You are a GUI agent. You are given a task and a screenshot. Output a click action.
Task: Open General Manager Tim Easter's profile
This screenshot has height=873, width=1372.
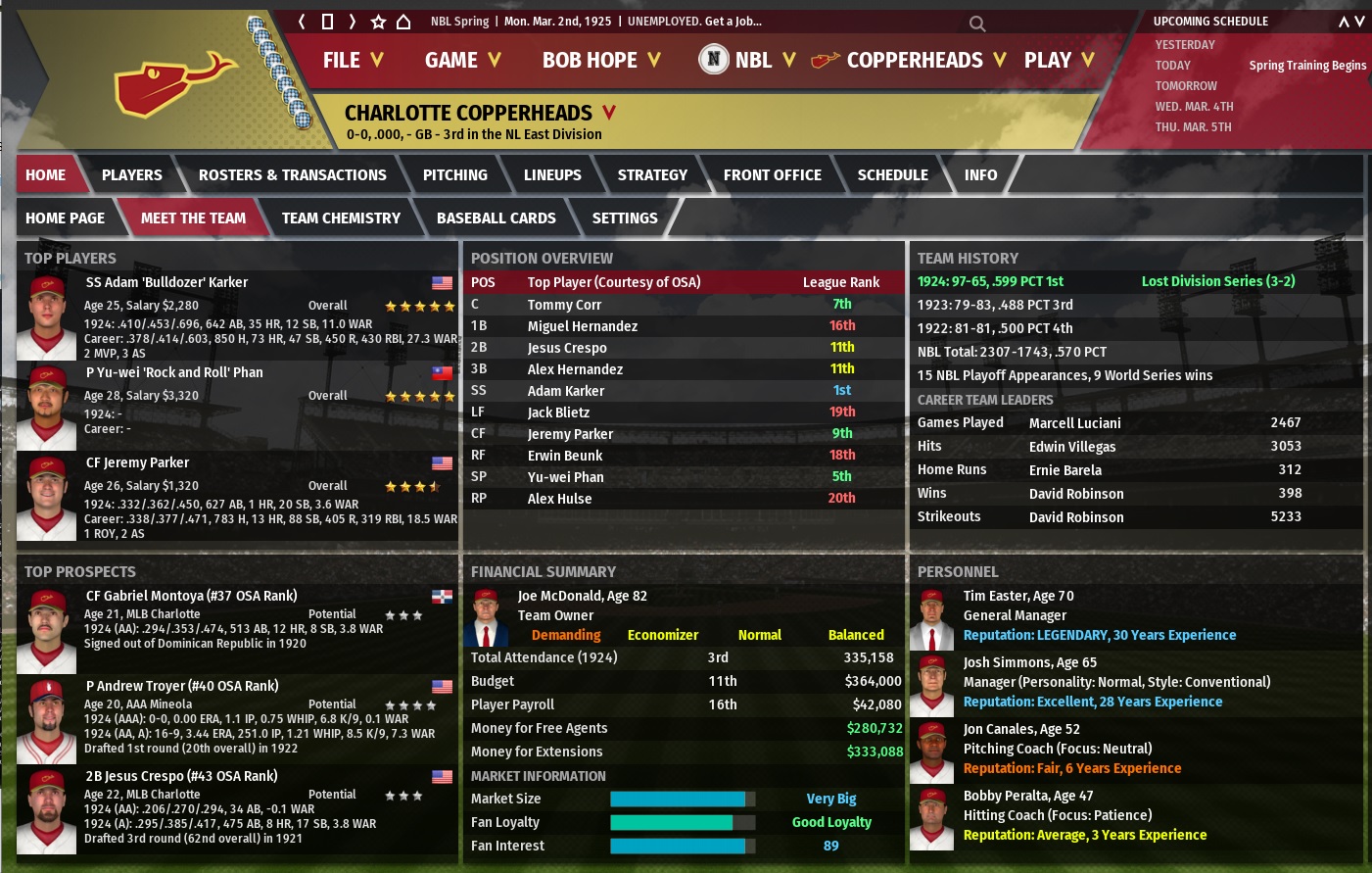click(1018, 596)
